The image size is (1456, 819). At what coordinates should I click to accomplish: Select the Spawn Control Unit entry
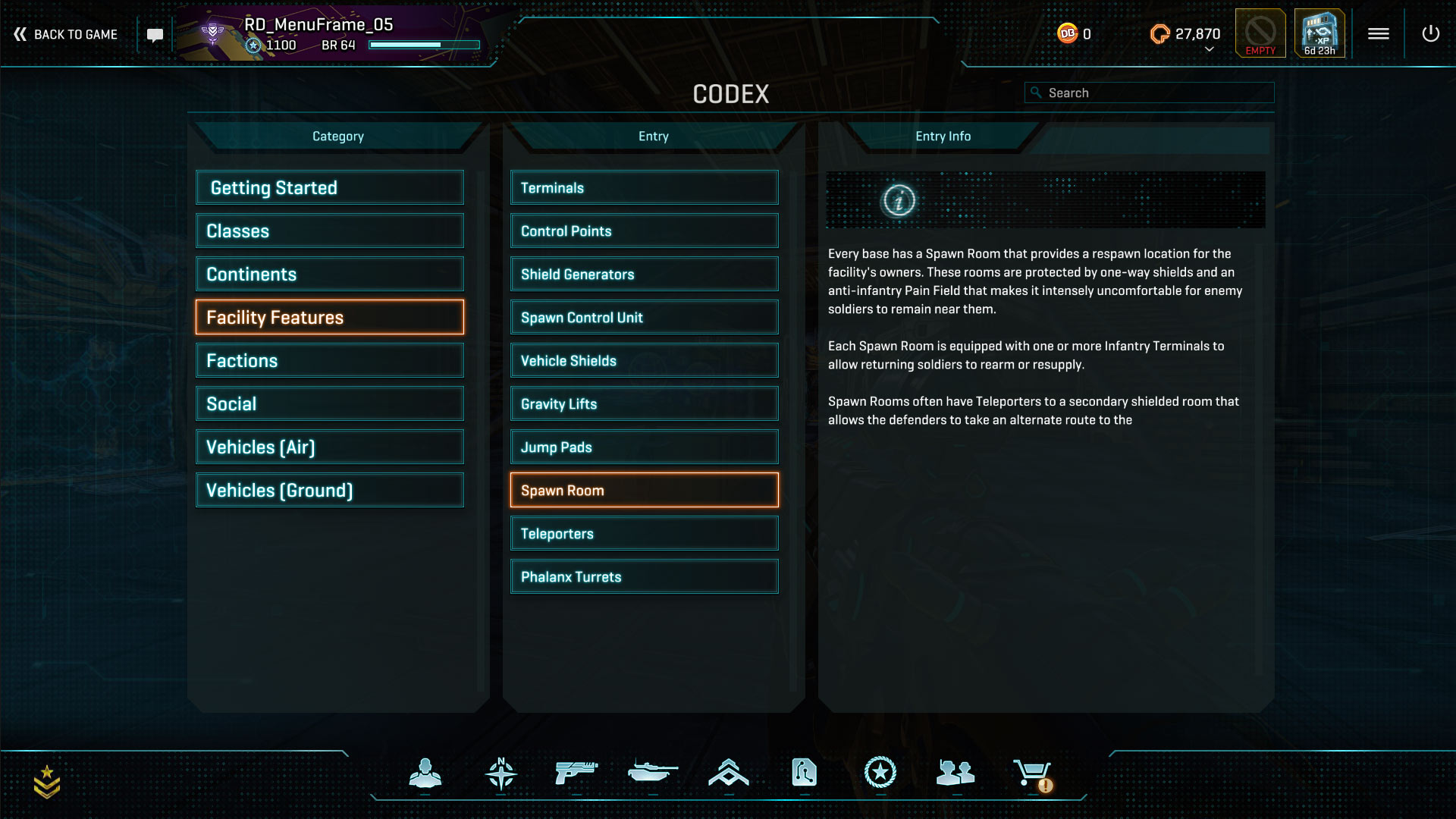click(x=644, y=317)
